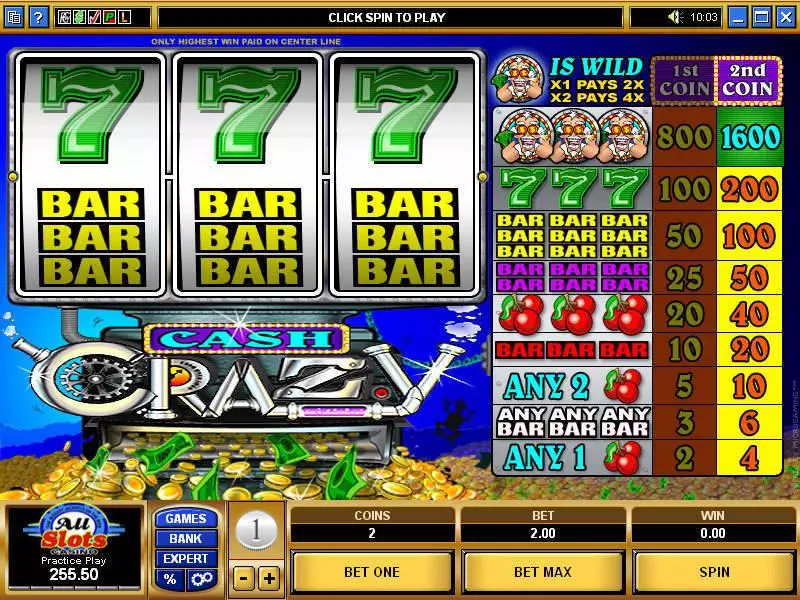Open the Bank section
Image resolution: width=800 pixels, height=600 pixels.
click(x=185, y=539)
